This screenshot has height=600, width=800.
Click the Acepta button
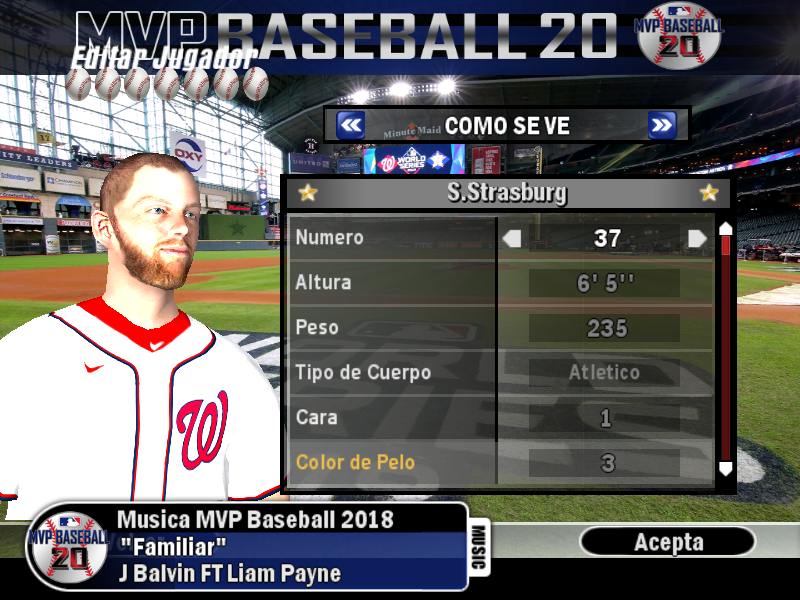(668, 542)
